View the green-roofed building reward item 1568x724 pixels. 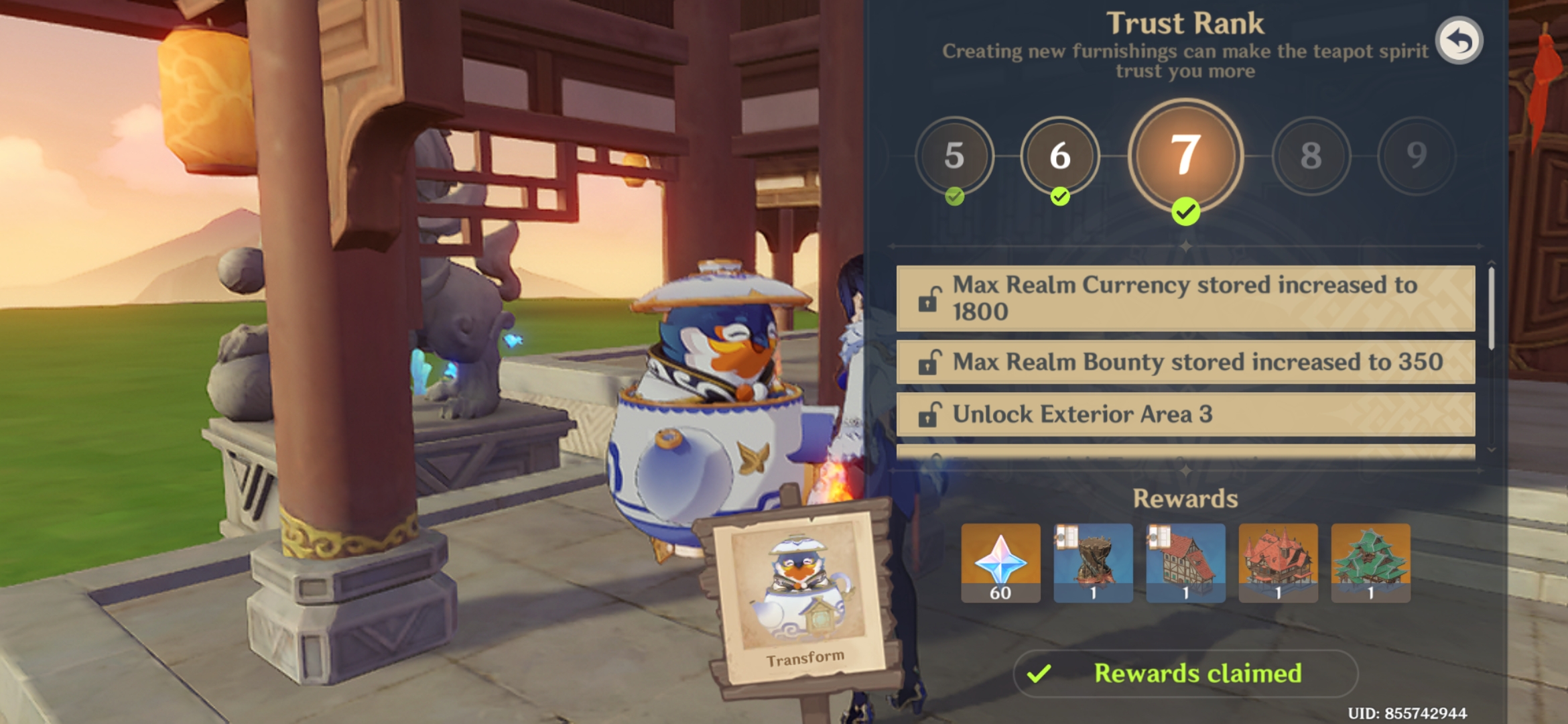tap(1370, 562)
